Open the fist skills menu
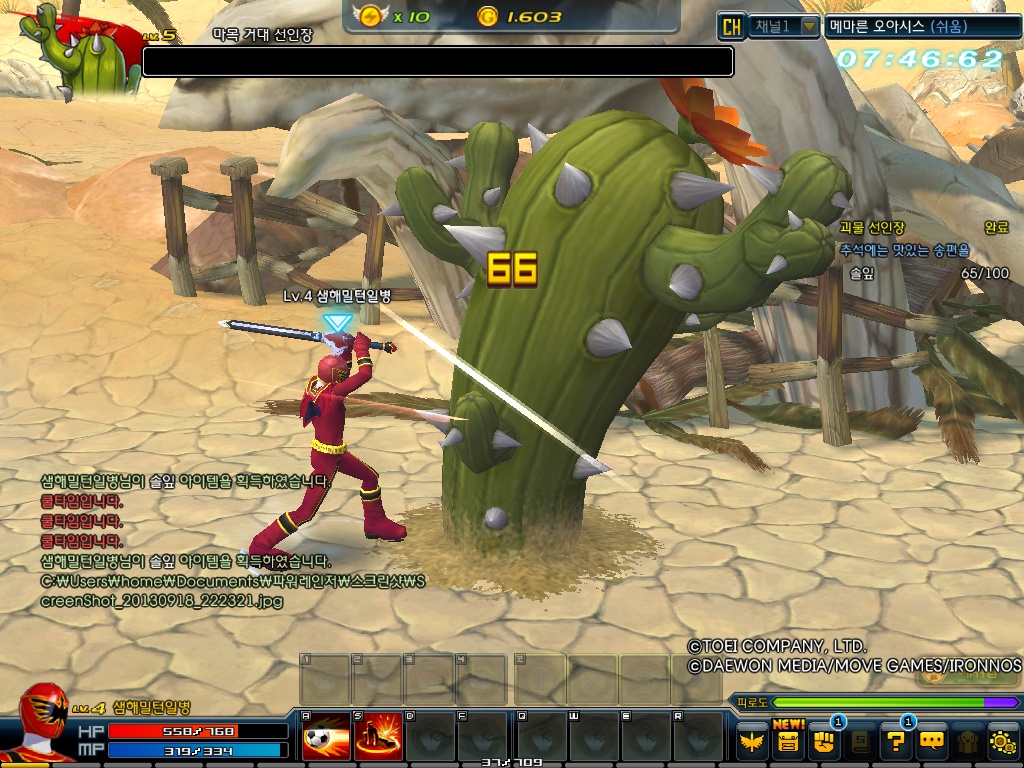Viewport: 1024px width, 768px height. 825,742
